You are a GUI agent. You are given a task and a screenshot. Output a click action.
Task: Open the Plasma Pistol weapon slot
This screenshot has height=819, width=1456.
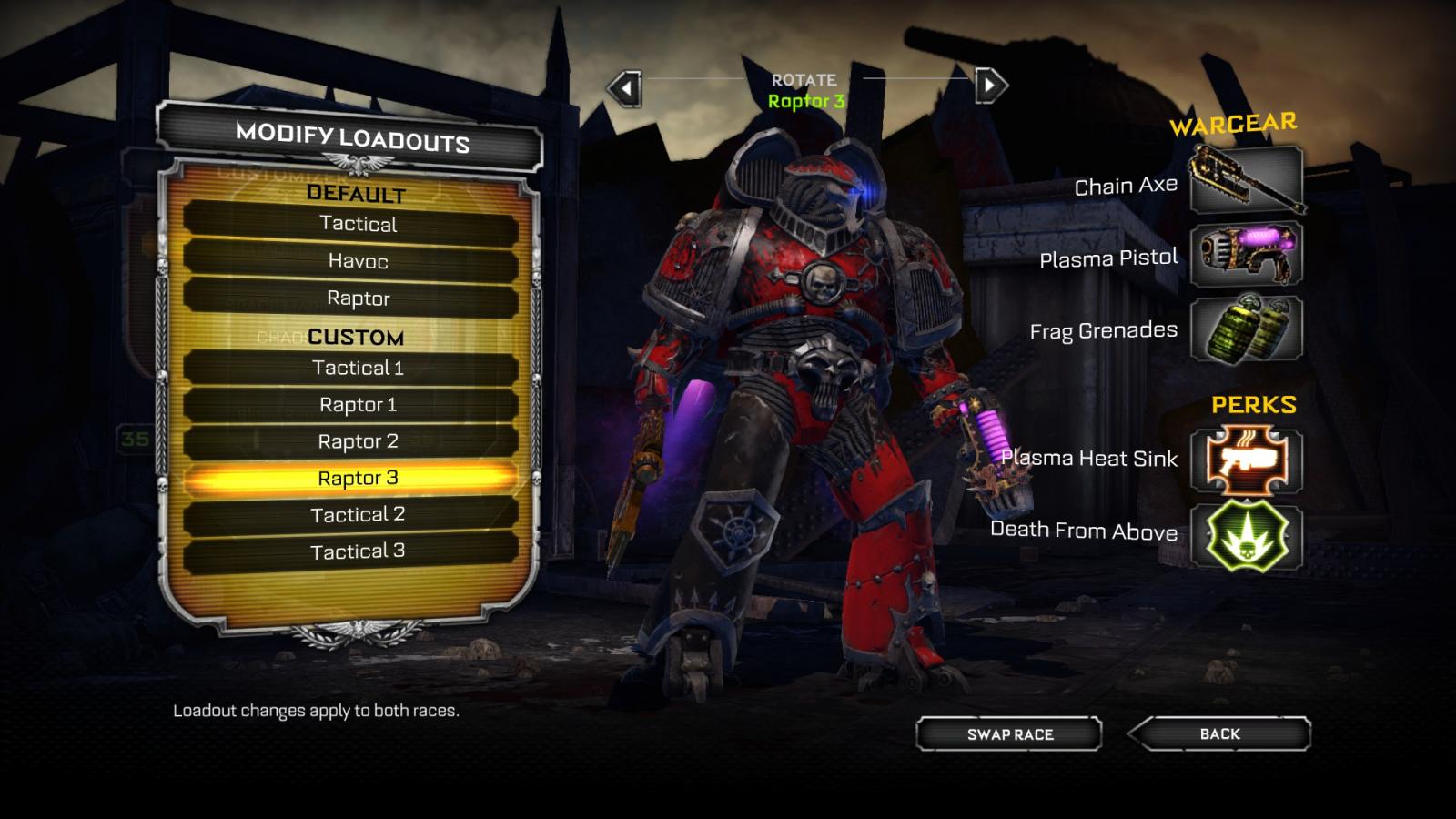click(x=1246, y=254)
